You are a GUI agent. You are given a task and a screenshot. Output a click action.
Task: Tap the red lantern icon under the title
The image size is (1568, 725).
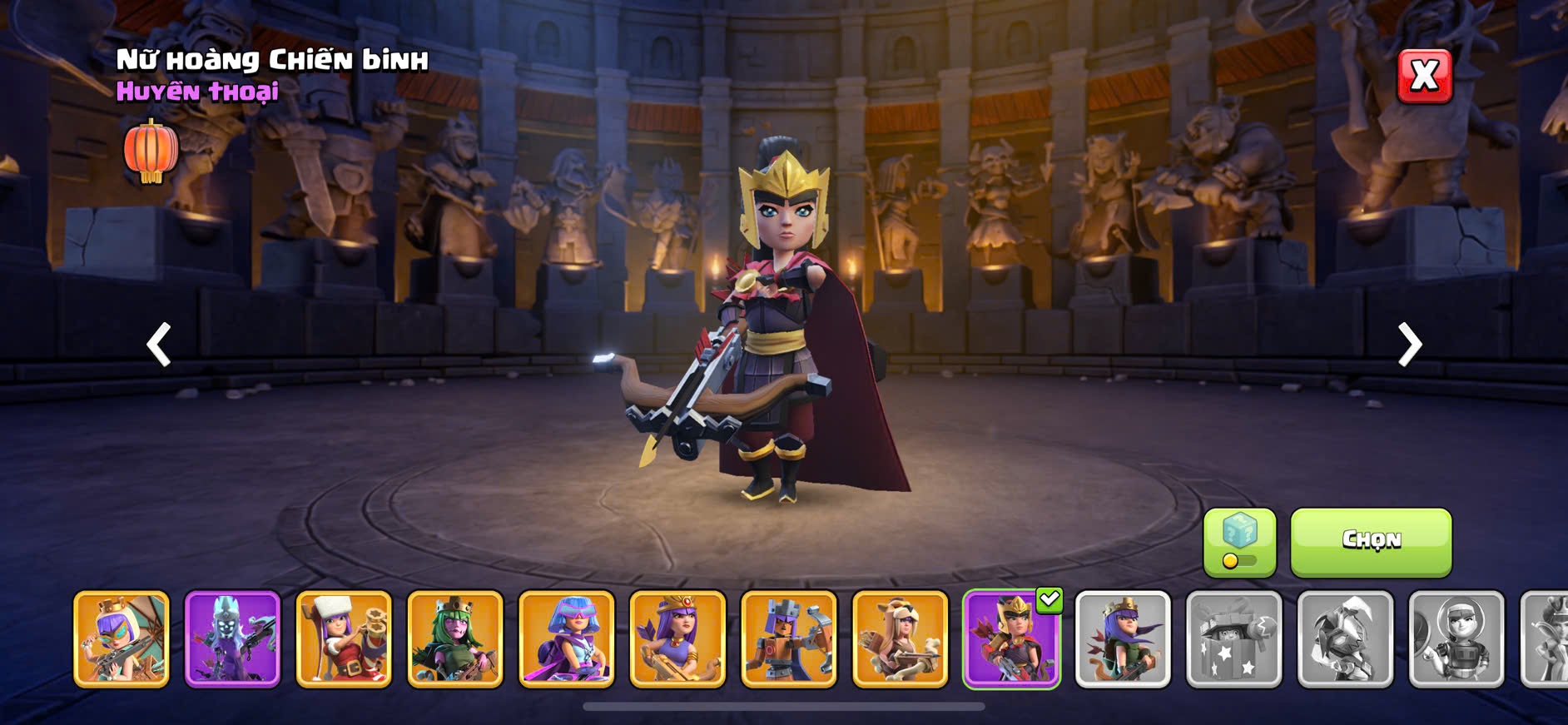[151, 151]
